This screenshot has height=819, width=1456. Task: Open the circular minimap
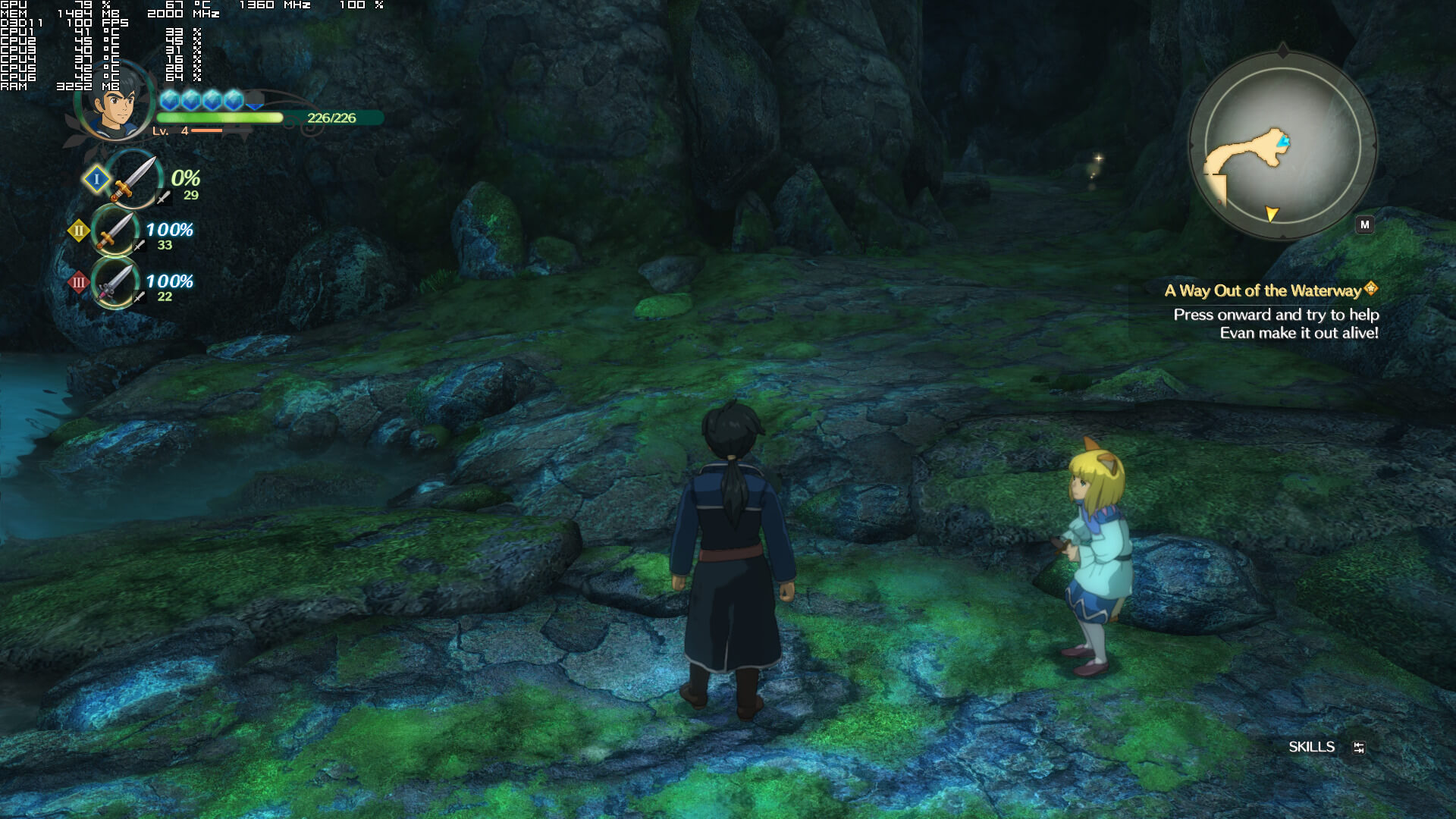tap(1282, 146)
